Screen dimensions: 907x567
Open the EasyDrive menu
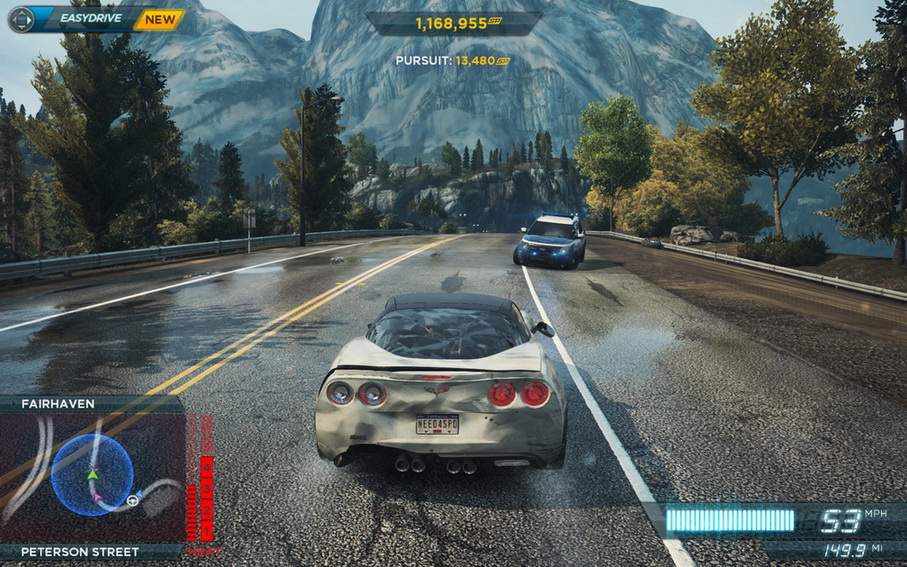coord(91,19)
